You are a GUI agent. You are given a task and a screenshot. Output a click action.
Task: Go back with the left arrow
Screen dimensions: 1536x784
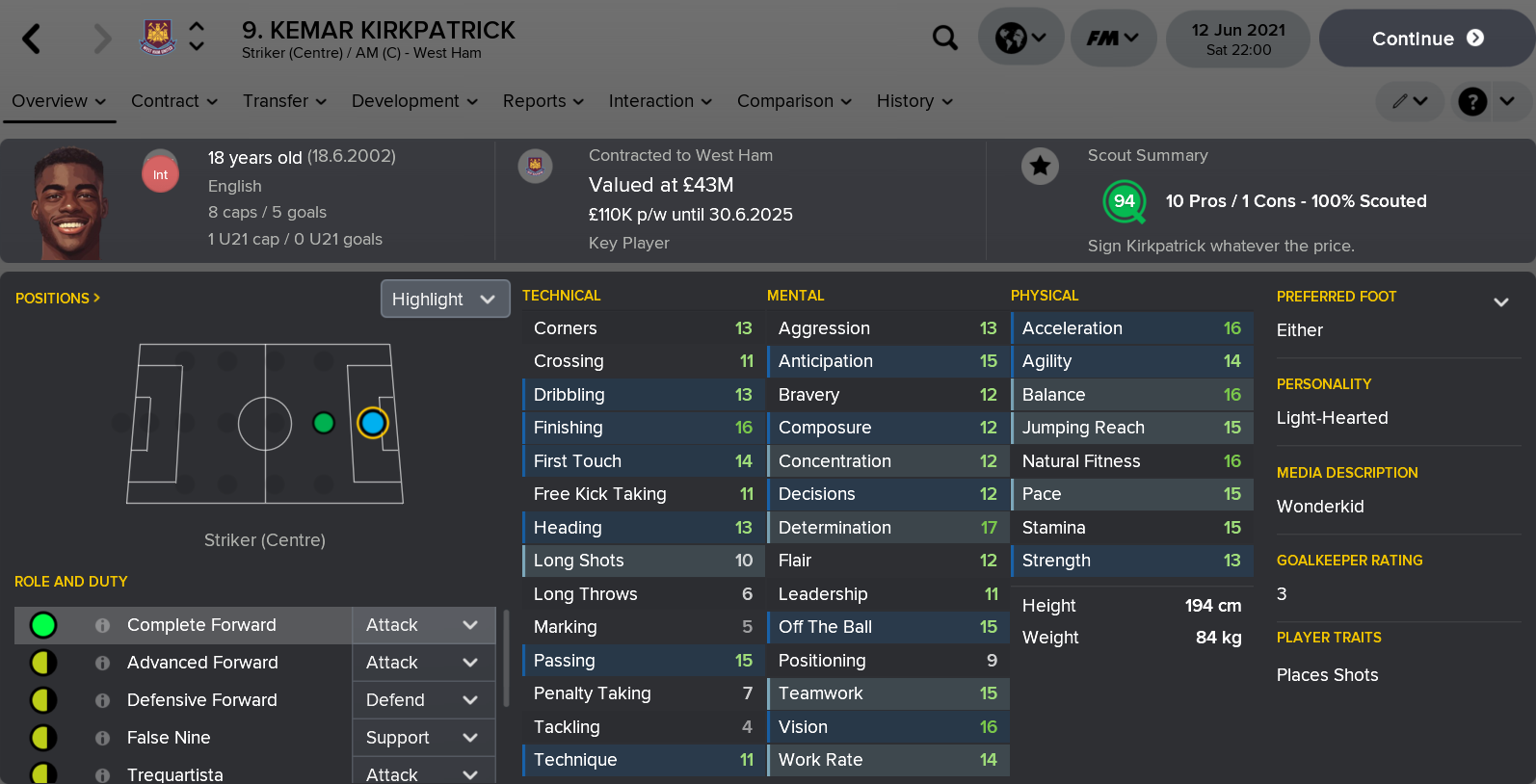(32, 39)
